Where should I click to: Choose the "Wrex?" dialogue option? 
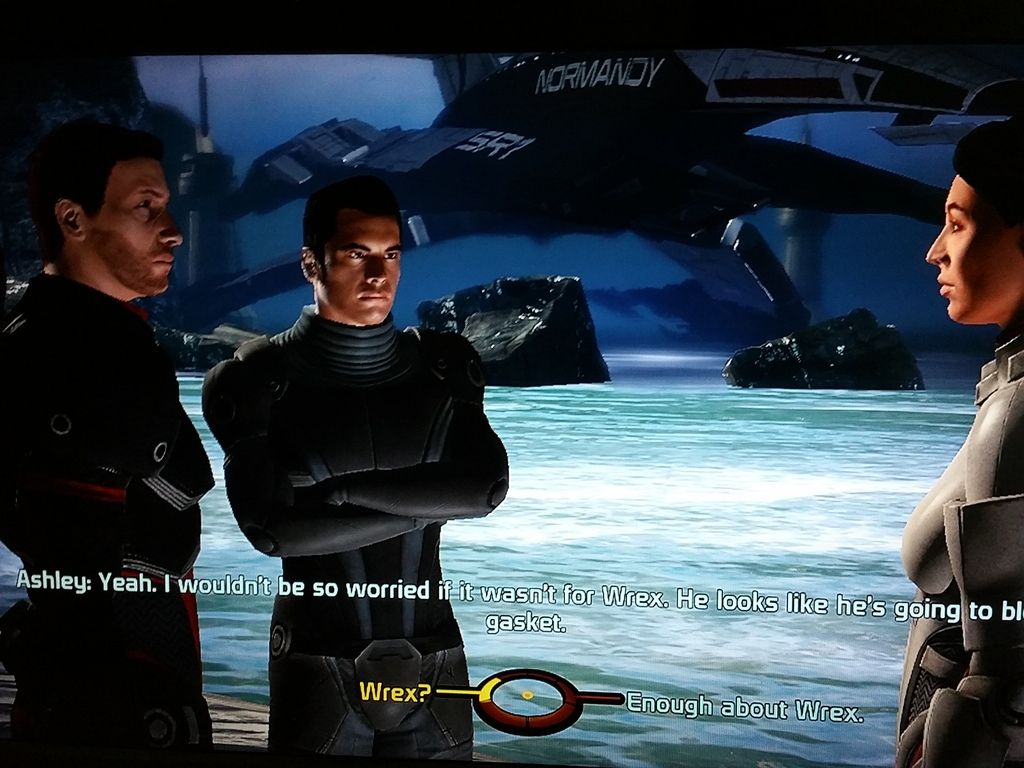[394, 692]
